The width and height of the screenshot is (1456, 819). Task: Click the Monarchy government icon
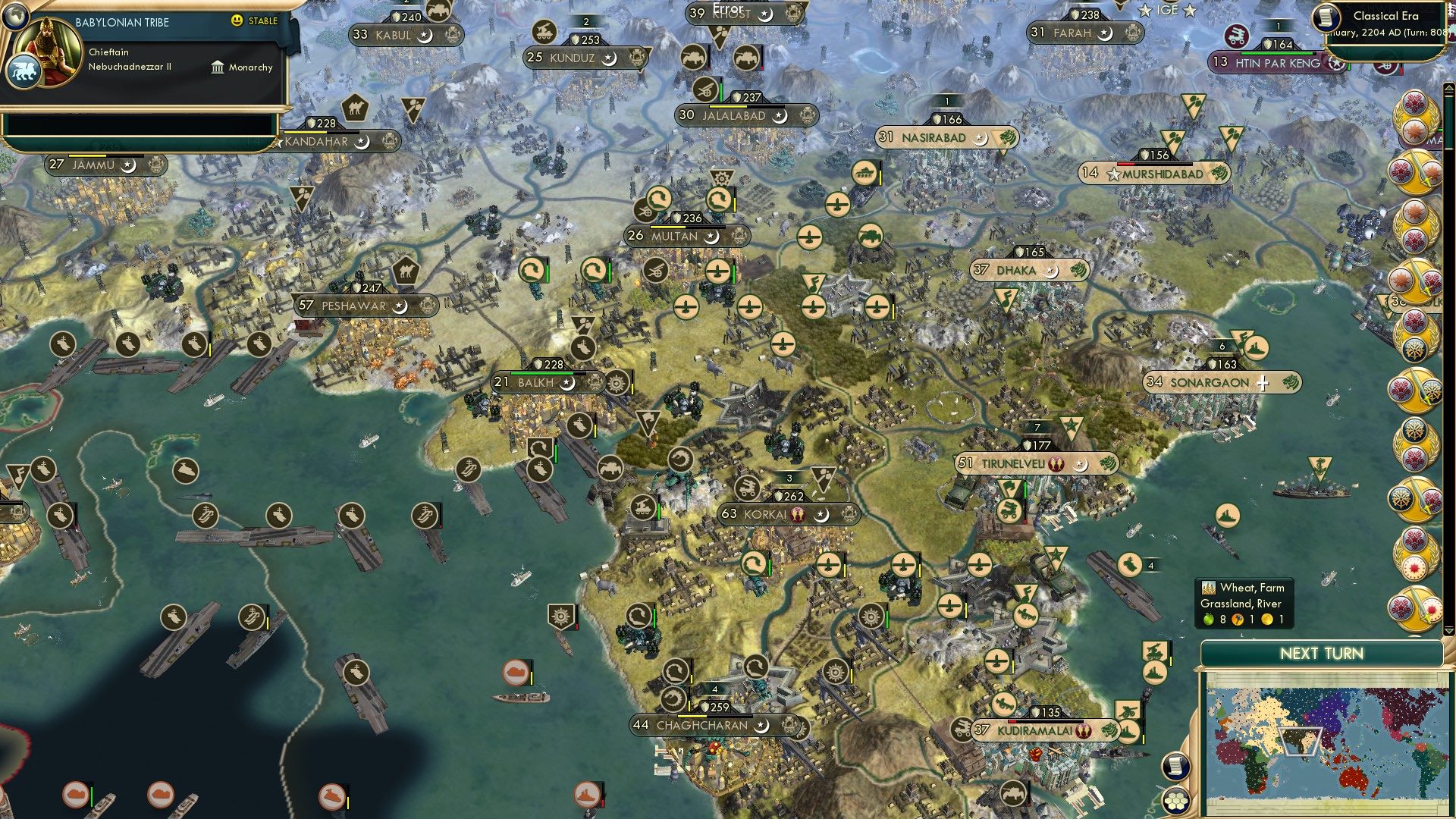(218, 67)
